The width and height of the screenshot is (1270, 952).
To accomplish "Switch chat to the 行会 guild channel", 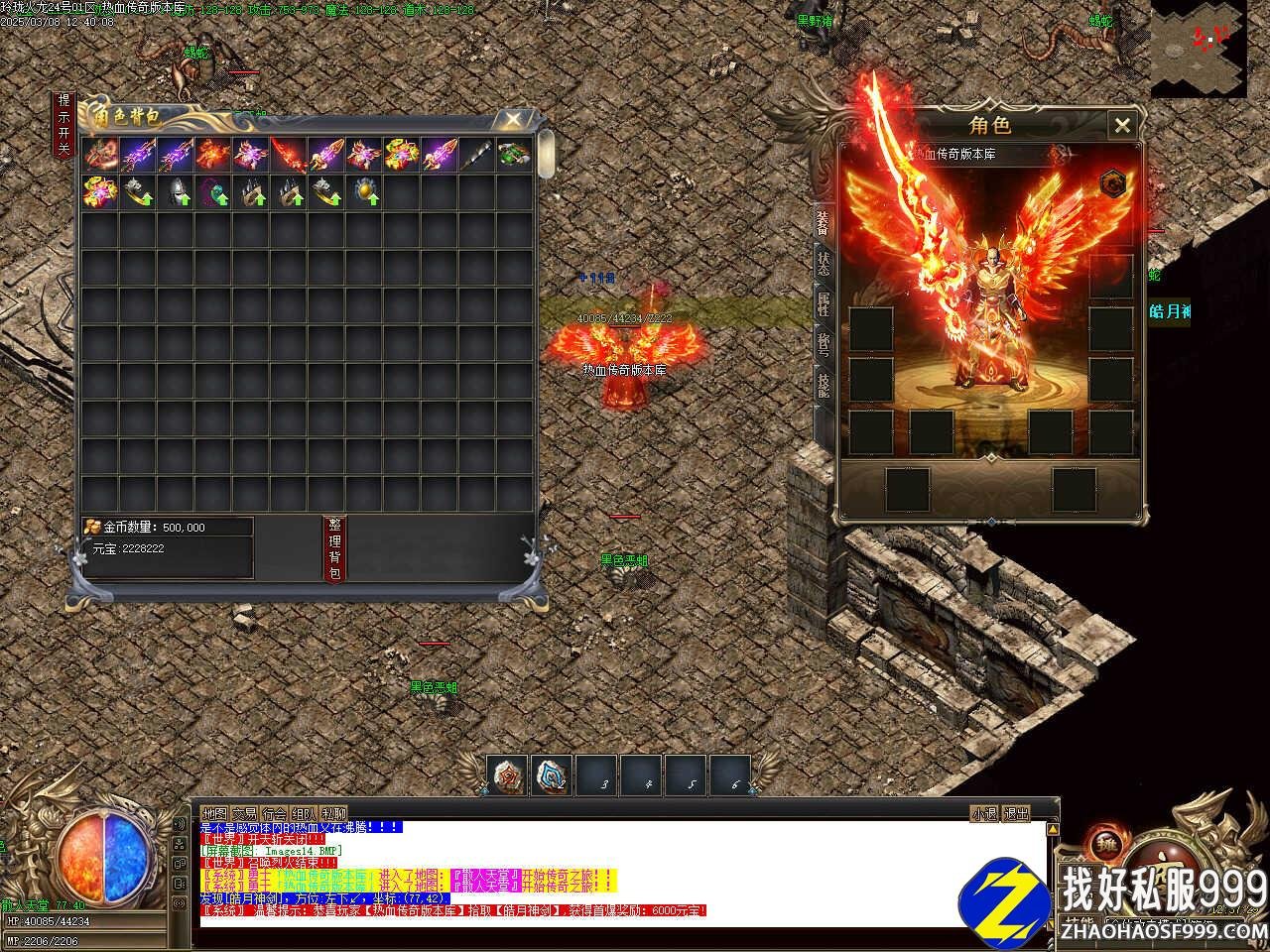I will coord(275,813).
